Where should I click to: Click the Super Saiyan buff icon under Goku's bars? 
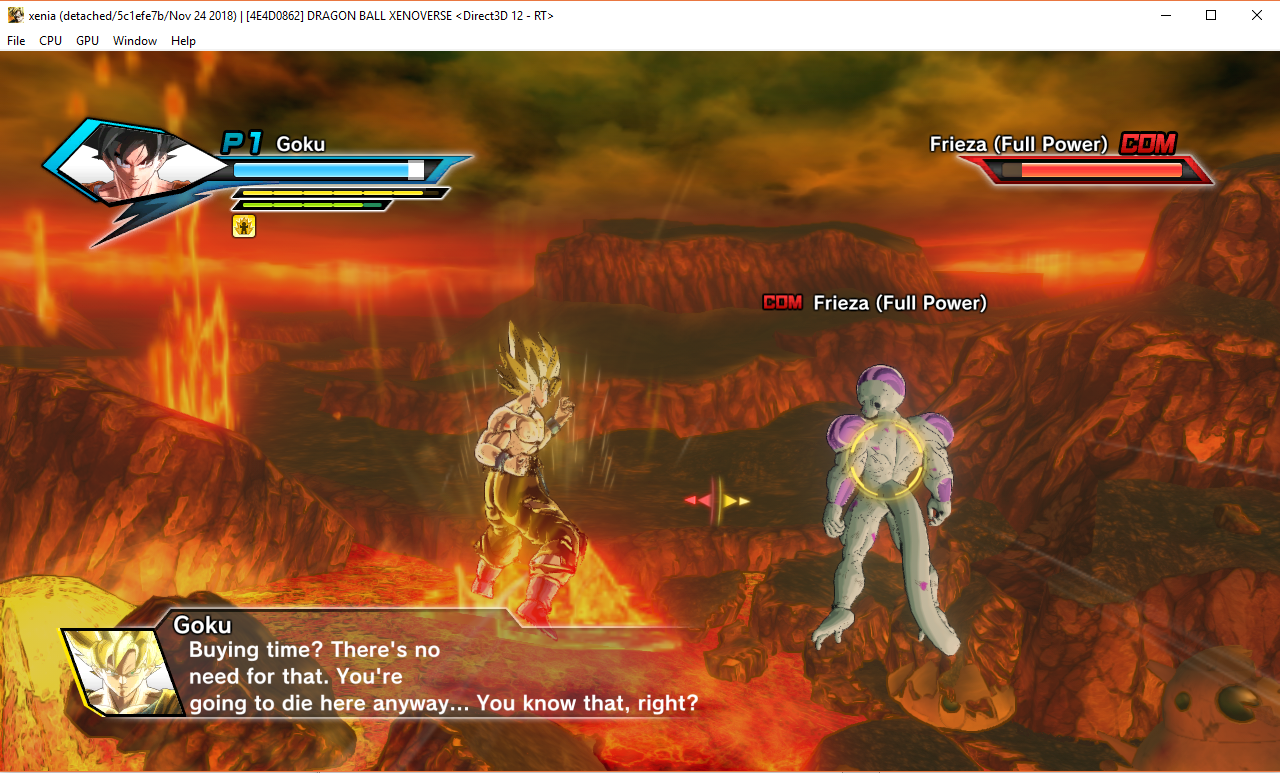click(x=243, y=226)
